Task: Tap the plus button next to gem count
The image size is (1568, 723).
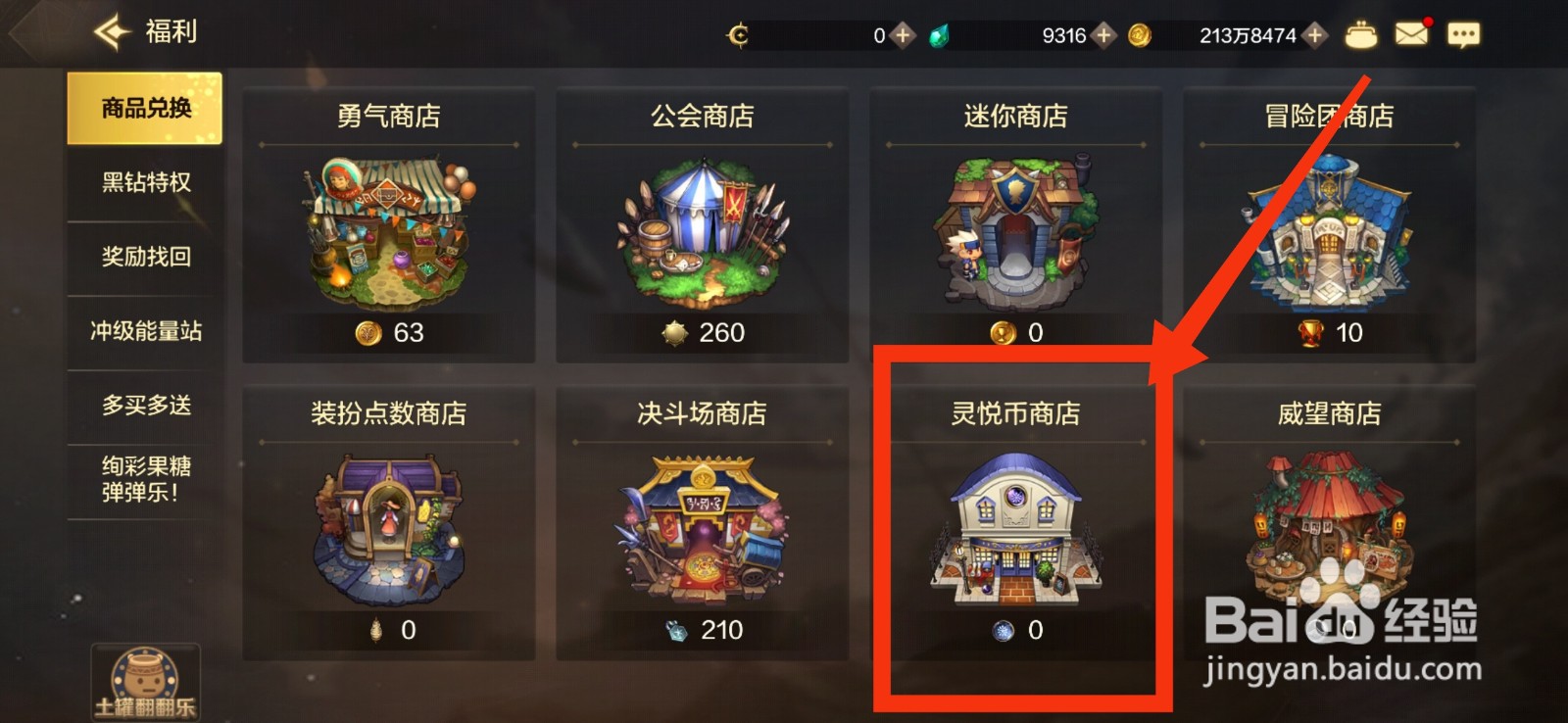Action: (1102, 35)
